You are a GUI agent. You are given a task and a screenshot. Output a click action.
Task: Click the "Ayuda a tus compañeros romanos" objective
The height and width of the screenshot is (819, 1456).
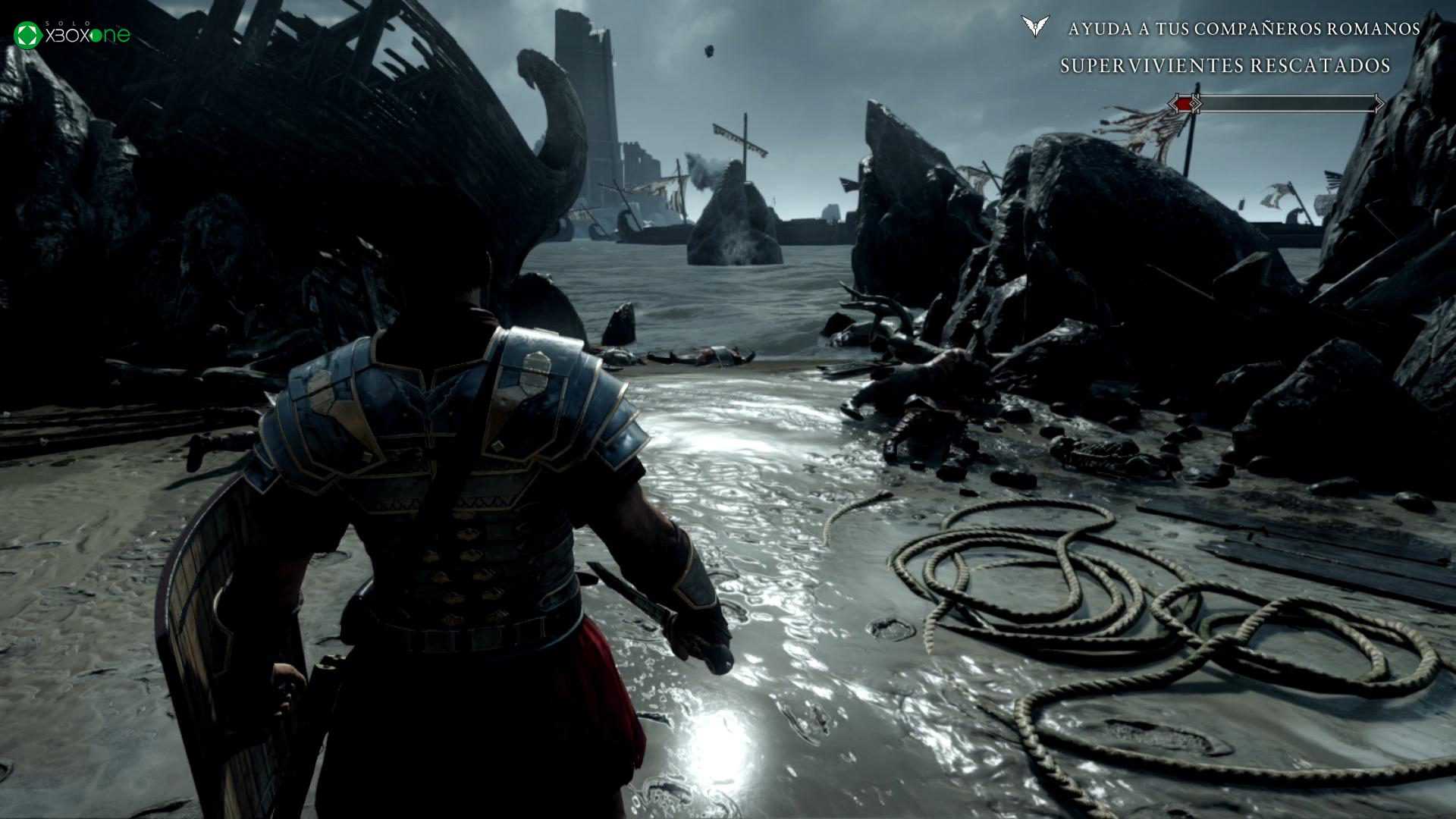click(1244, 29)
